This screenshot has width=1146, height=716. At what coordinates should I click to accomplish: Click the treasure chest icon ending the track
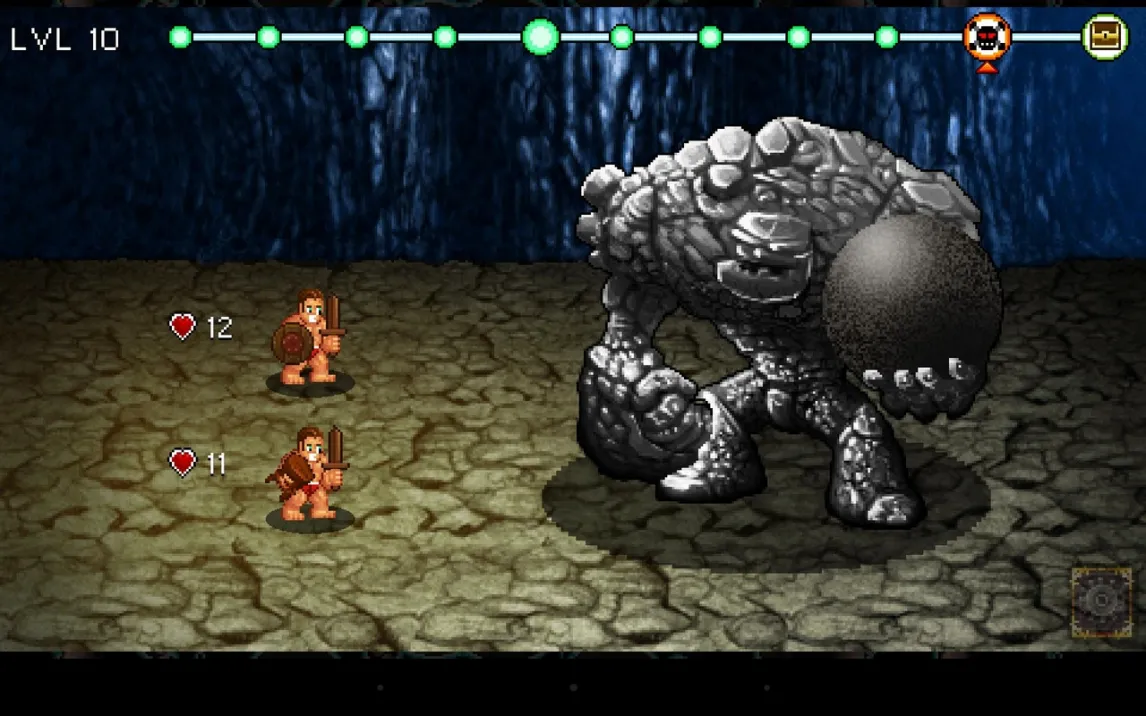pos(1105,37)
